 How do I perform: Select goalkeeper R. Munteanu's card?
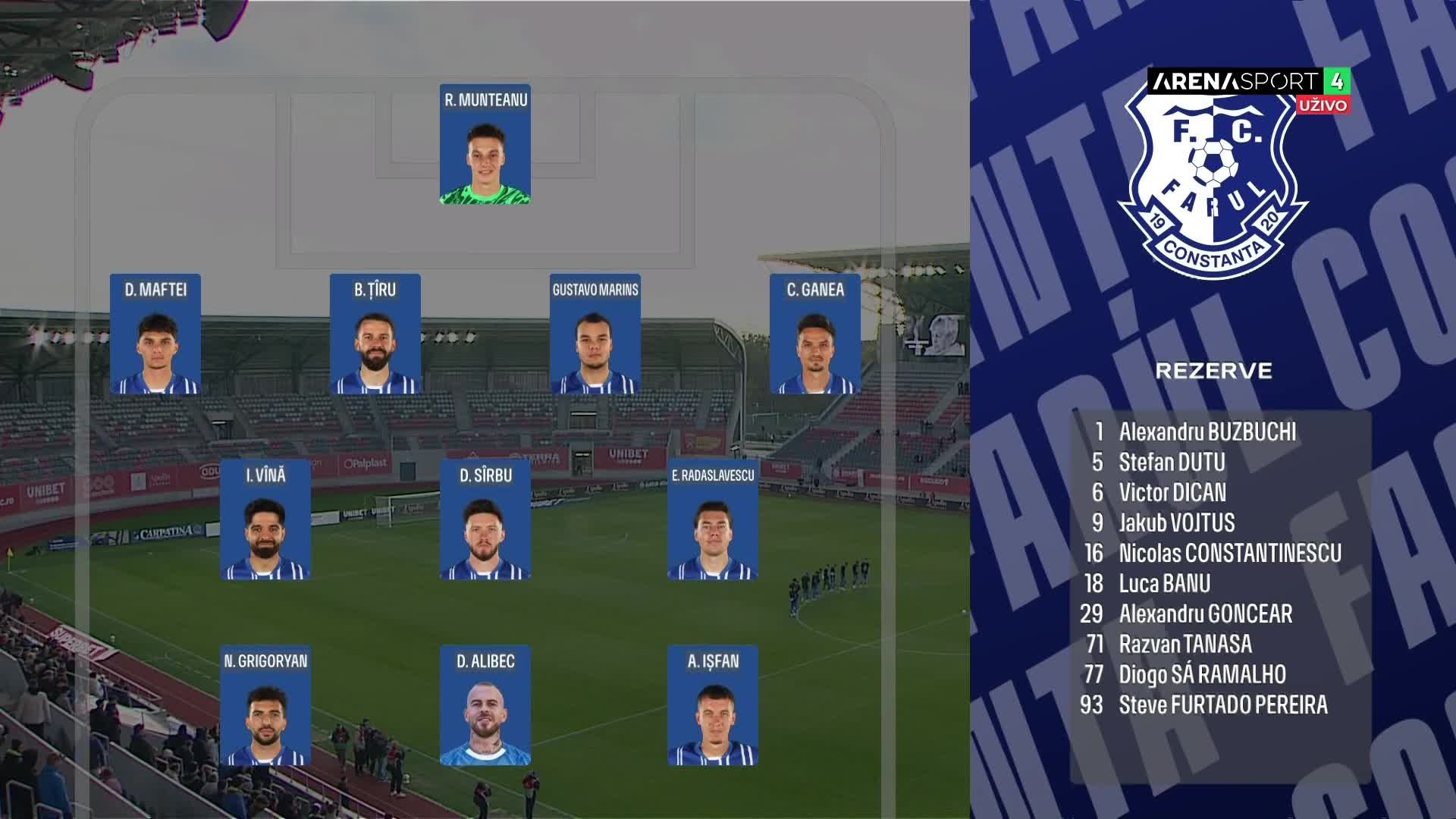tap(485, 144)
